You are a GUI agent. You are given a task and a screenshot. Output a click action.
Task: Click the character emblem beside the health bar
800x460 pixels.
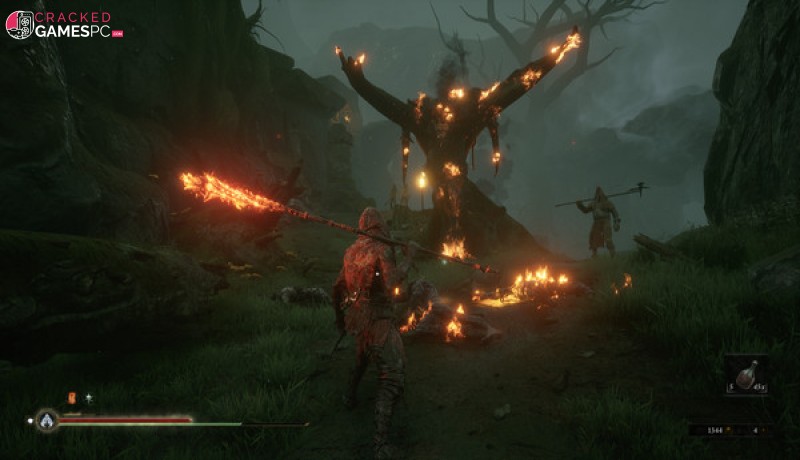(x=46, y=420)
